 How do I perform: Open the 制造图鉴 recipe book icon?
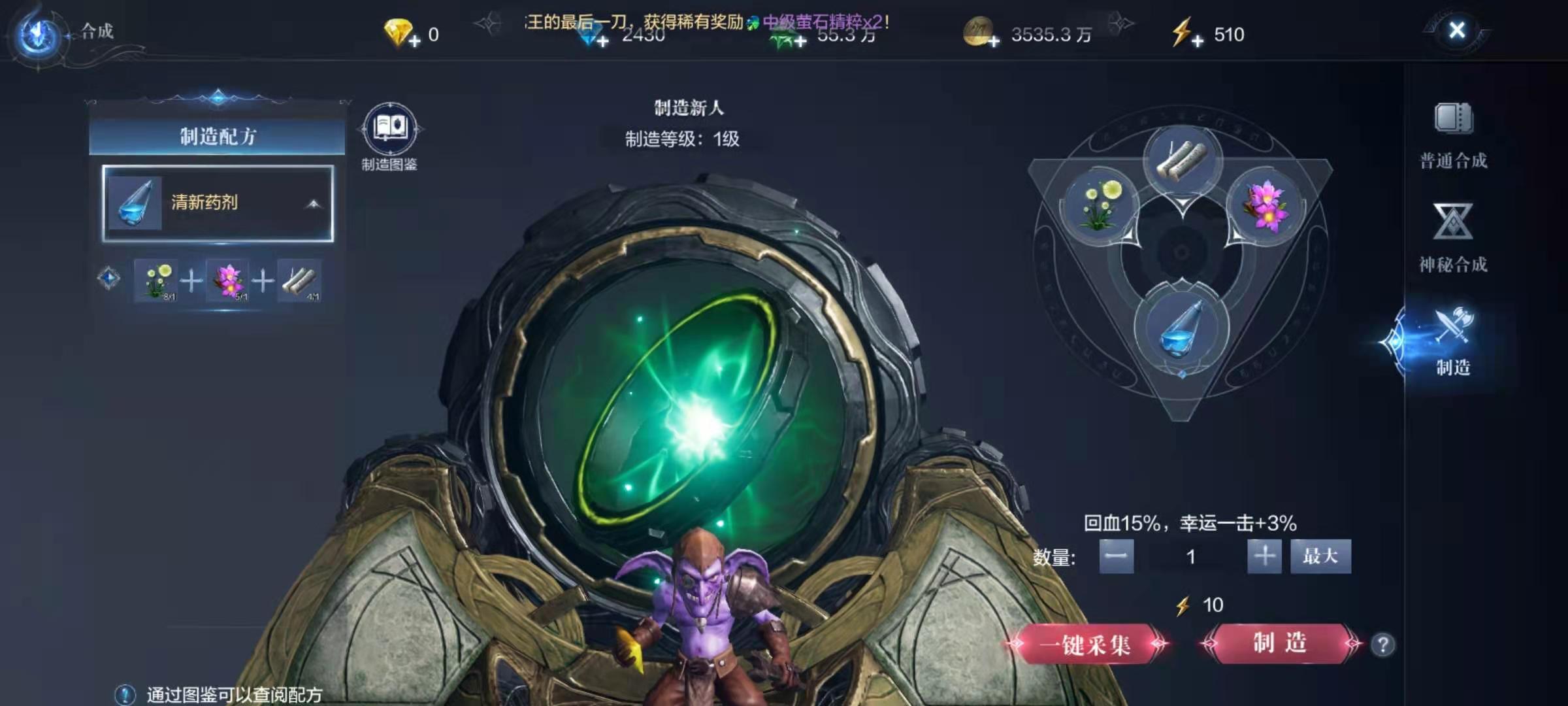[390, 129]
